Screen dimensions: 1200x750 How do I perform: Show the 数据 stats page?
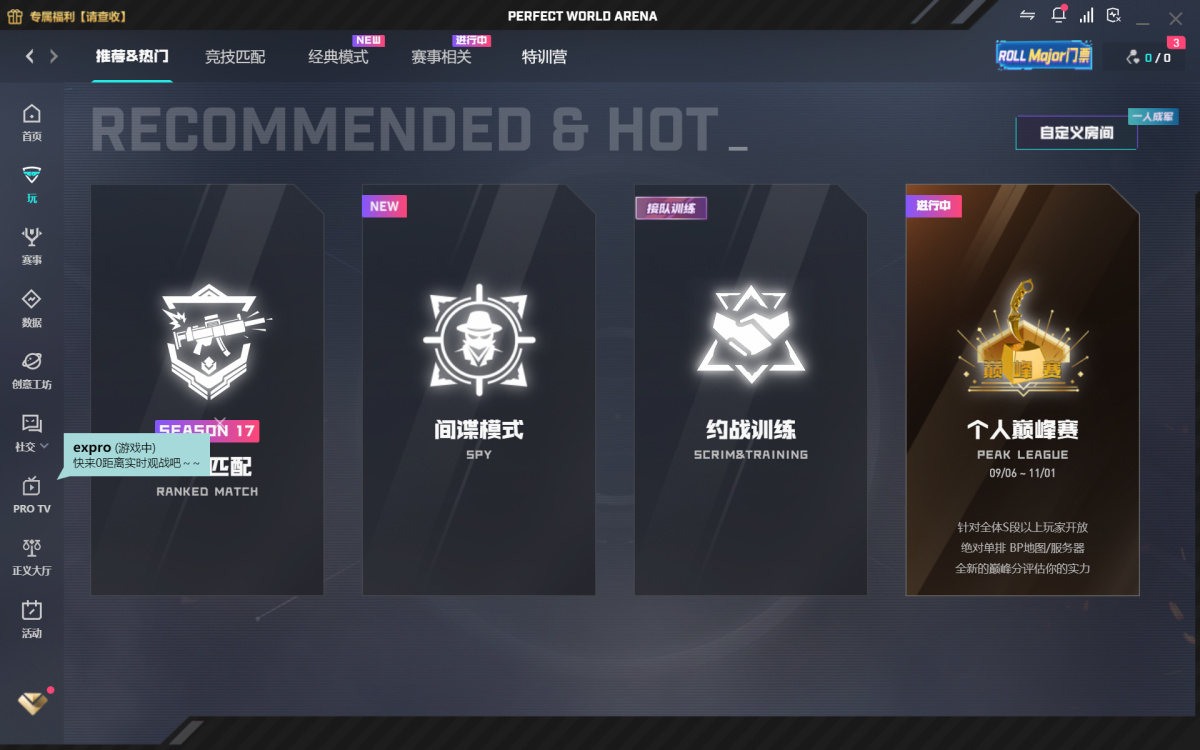(32, 310)
